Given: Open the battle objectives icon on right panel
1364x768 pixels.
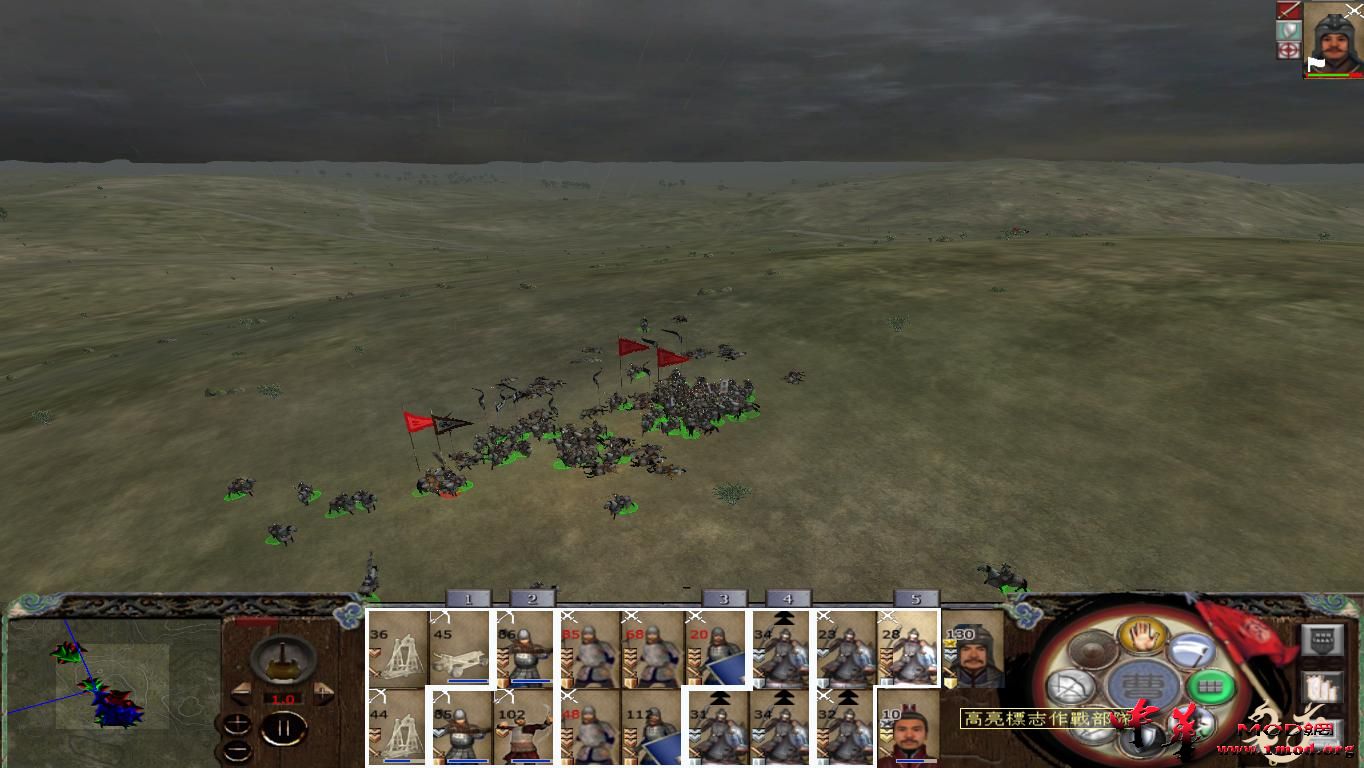Looking at the screenshot, I should [x=1323, y=640].
